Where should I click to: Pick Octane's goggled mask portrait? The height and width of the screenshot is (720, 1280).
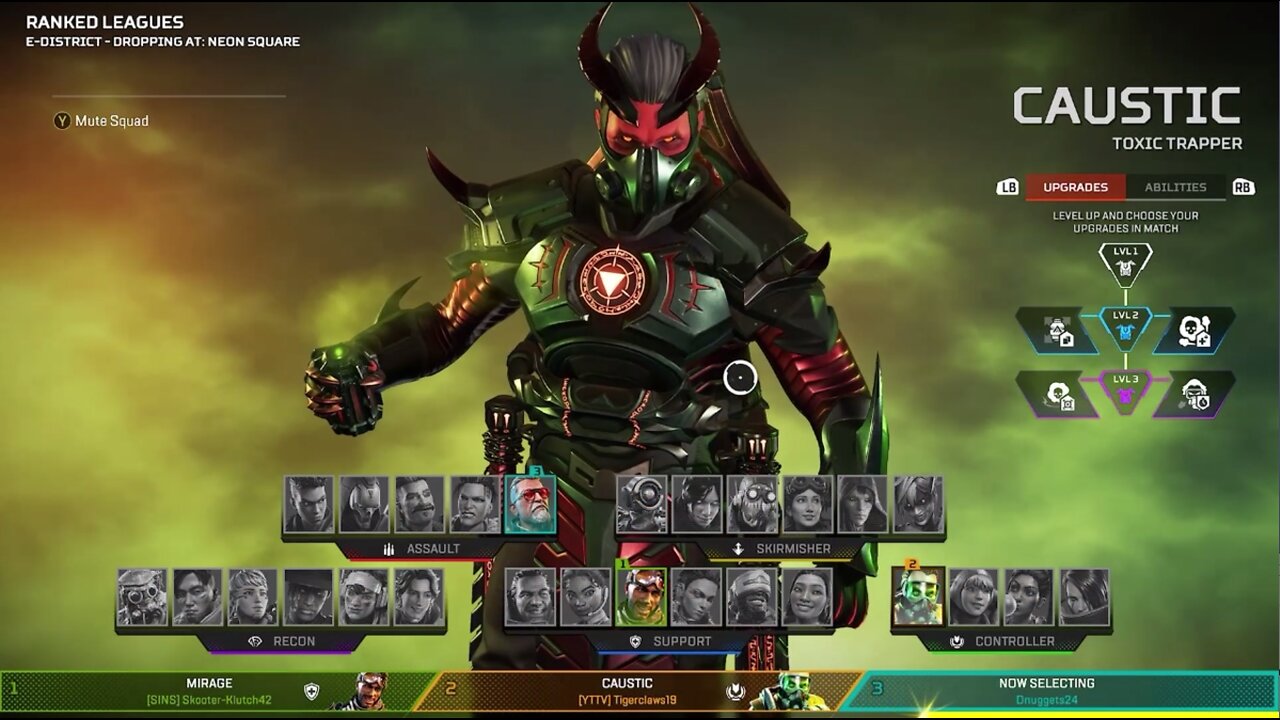[752, 504]
